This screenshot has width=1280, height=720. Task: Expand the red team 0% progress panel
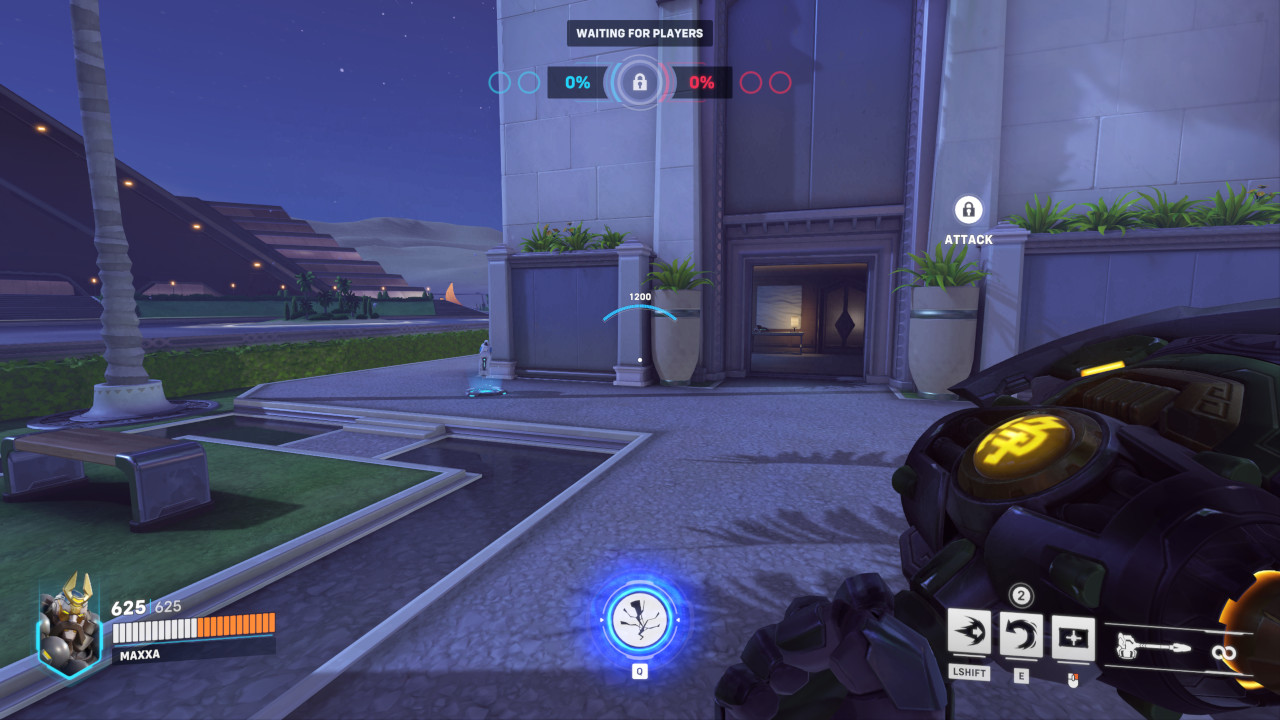click(703, 84)
